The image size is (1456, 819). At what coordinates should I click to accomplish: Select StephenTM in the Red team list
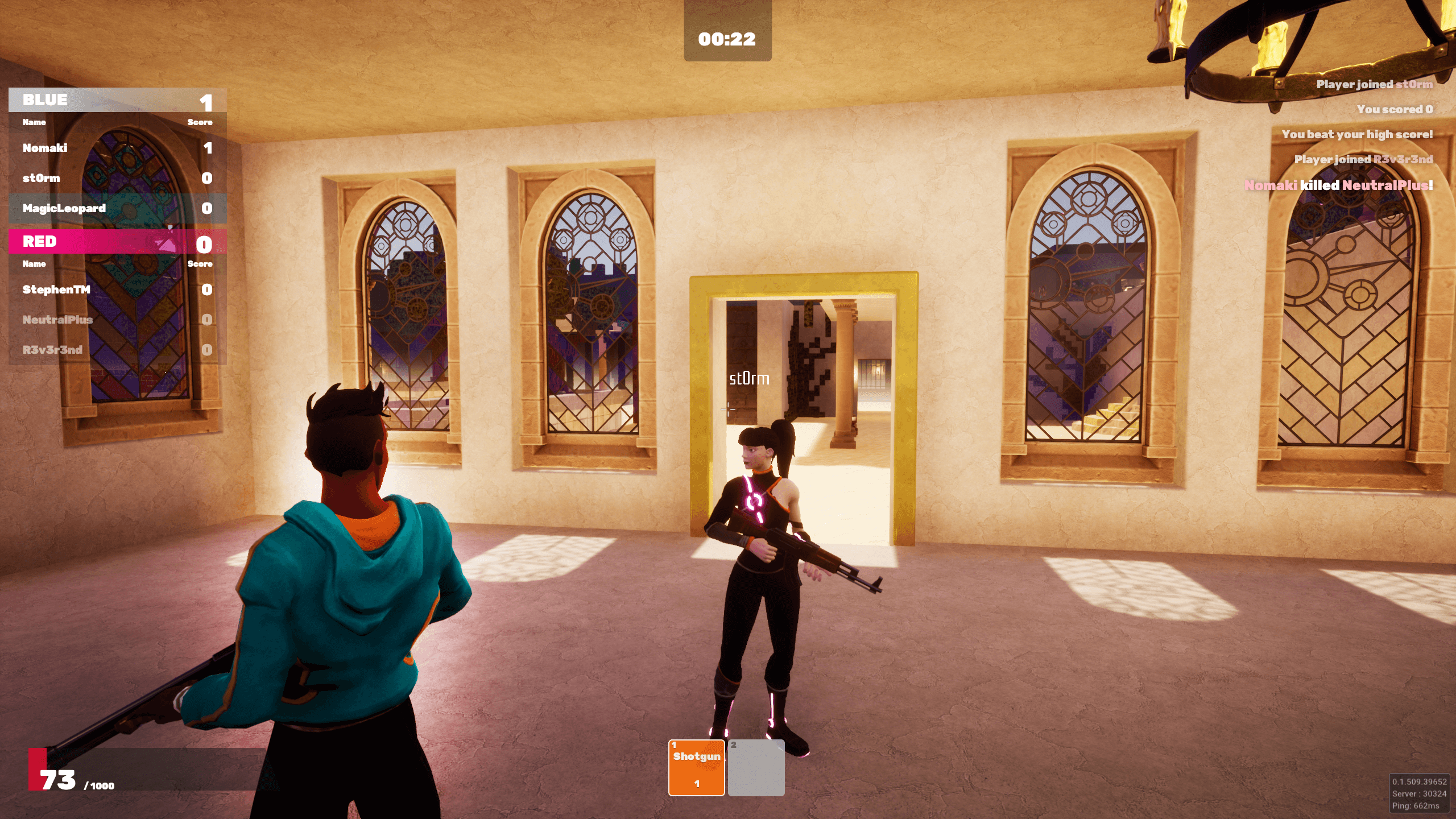[x=117, y=289]
